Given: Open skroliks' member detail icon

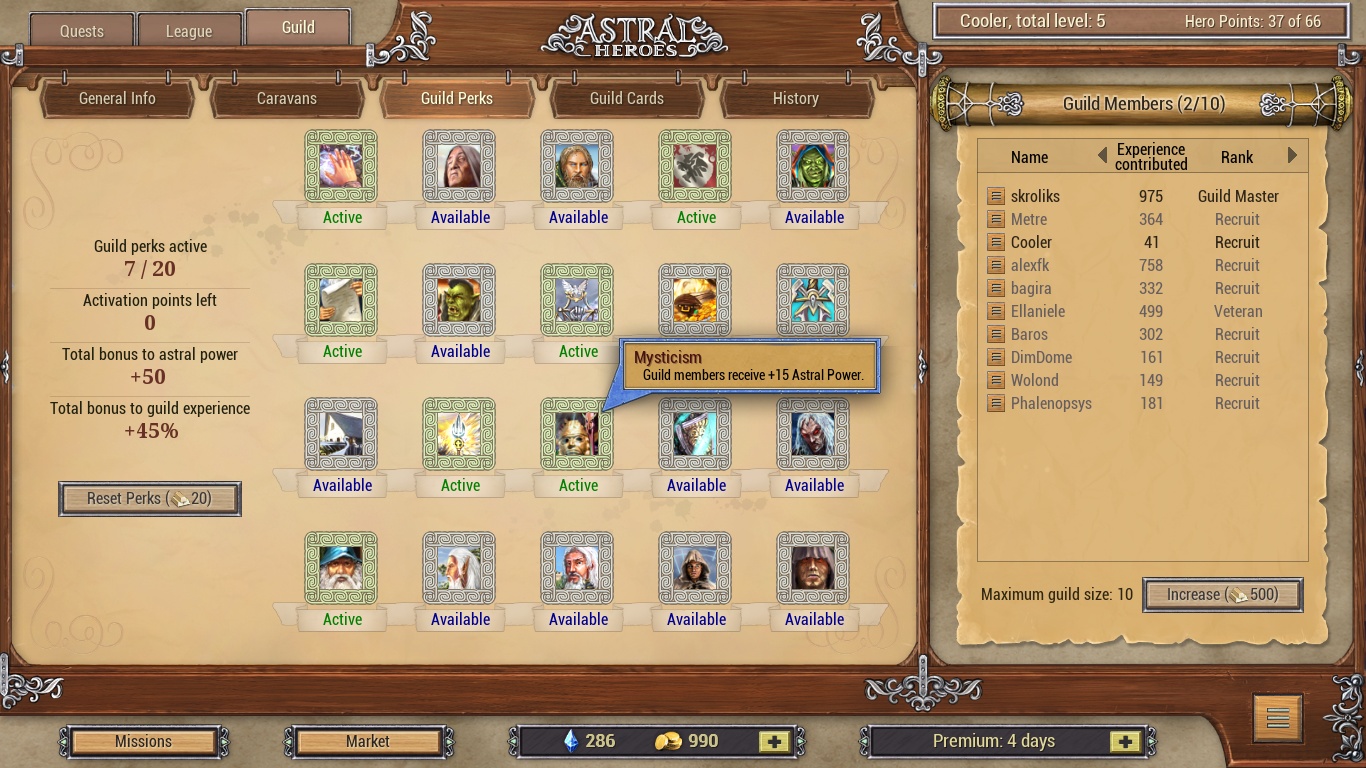Looking at the screenshot, I should click(x=996, y=196).
